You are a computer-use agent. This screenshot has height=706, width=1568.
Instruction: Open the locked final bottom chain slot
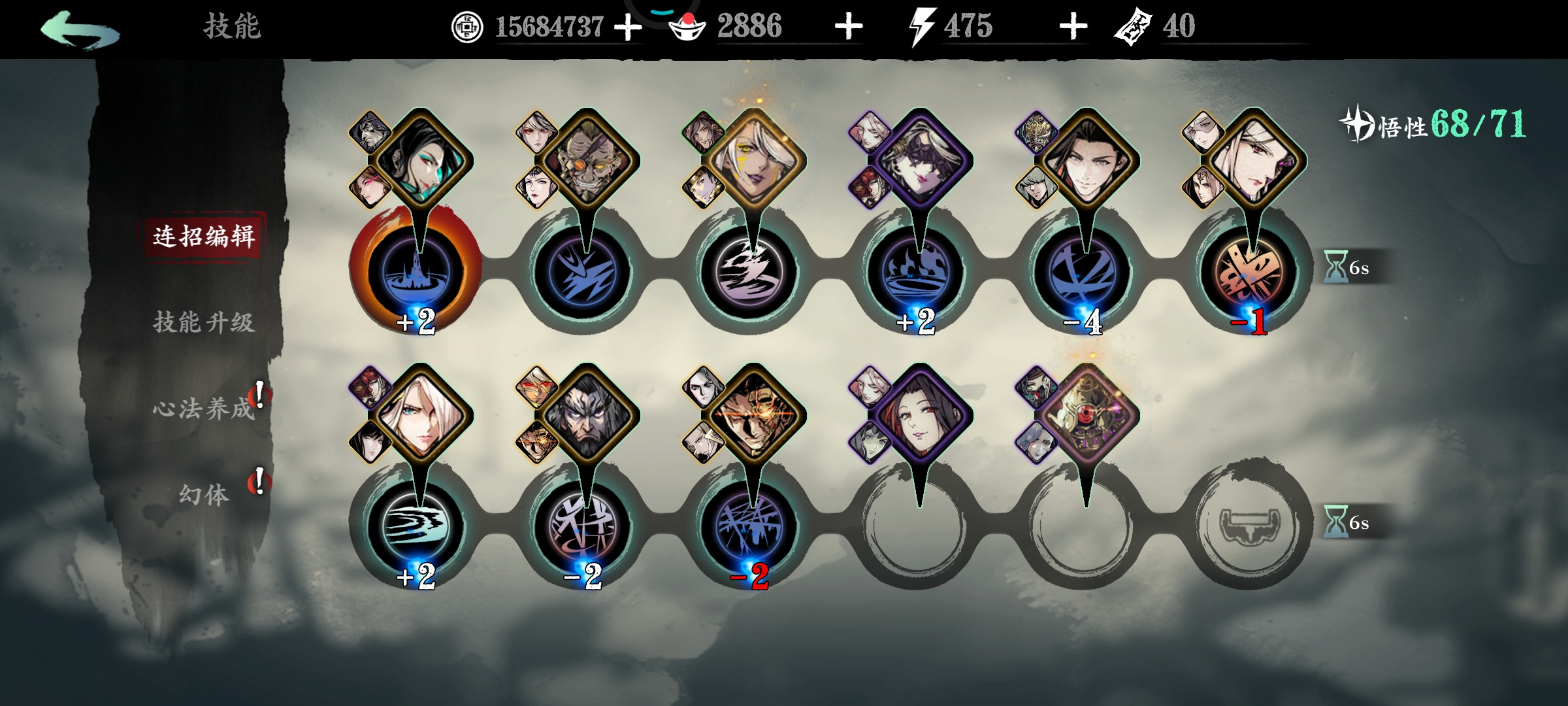click(x=1249, y=525)
